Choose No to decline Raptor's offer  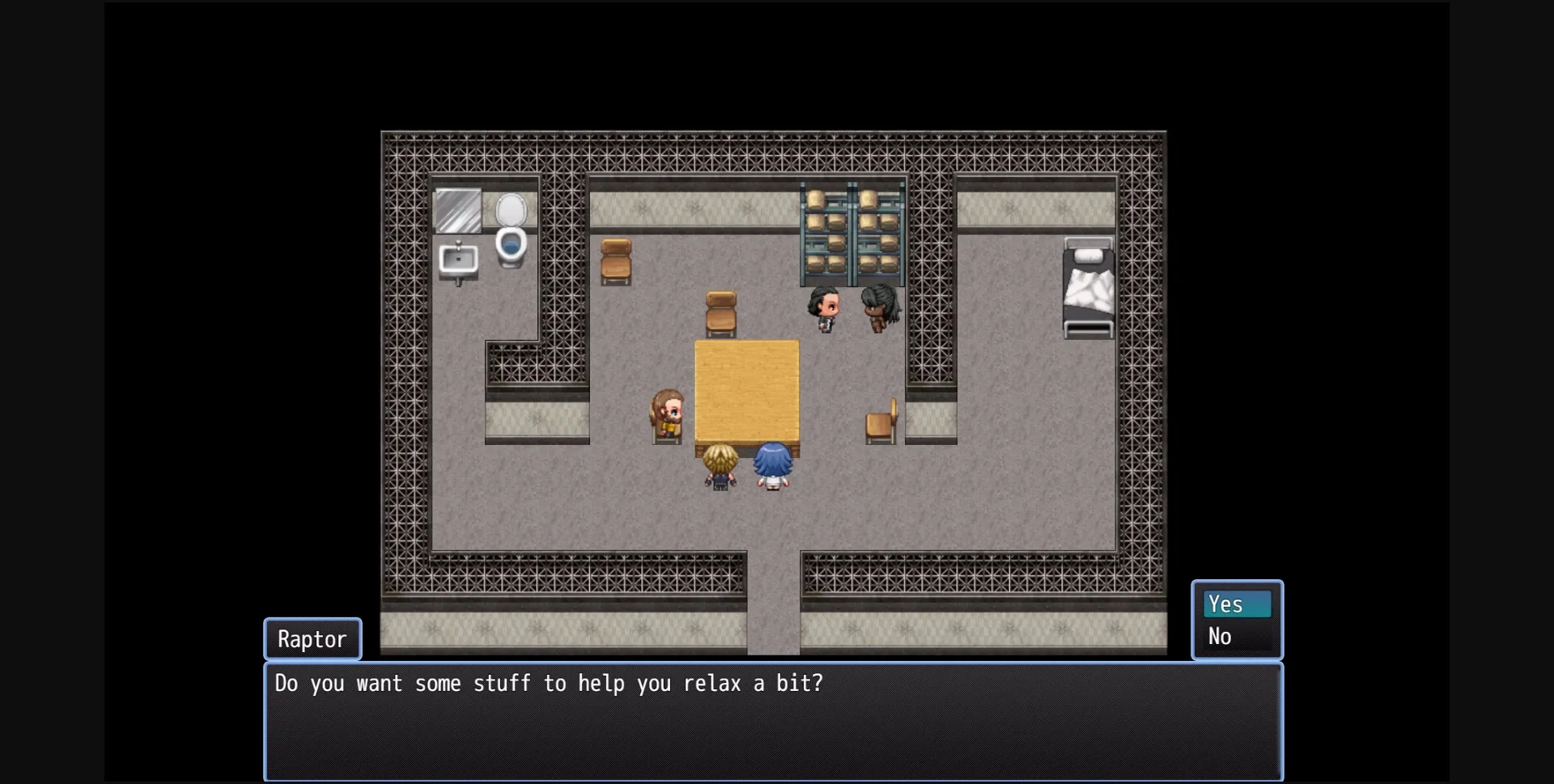point(1222,636)
